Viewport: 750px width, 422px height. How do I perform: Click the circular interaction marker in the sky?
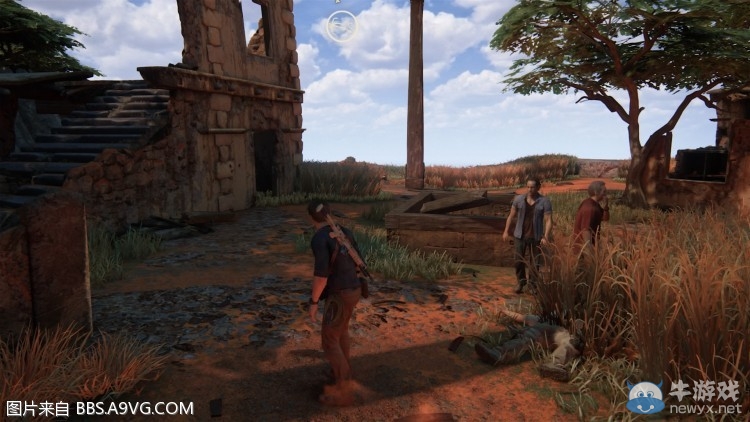point(341,26)
